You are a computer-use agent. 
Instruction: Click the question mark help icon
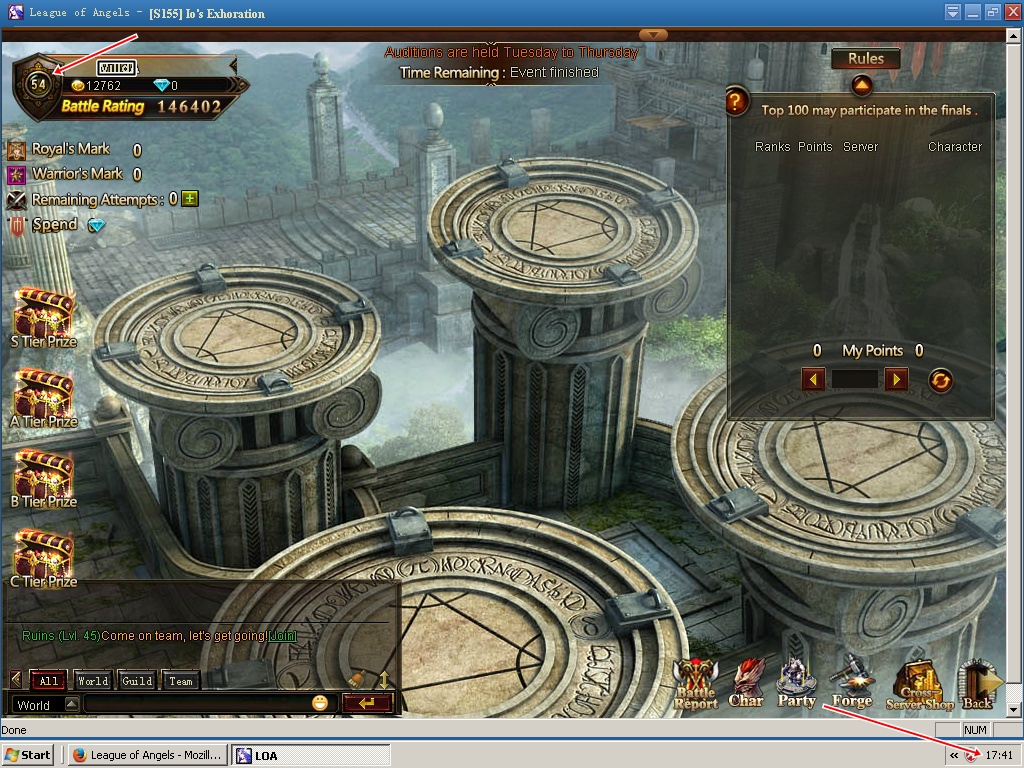[737, 101]
